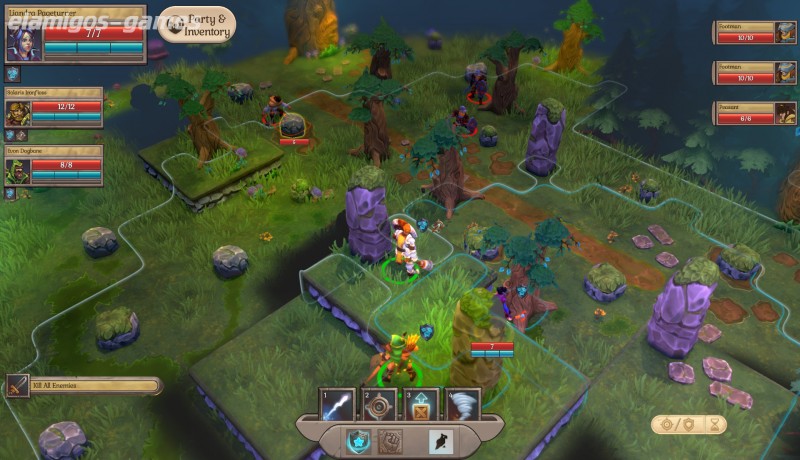
Task: Activate the lightning bolt ability in slot 1
Action: [337, 405]
